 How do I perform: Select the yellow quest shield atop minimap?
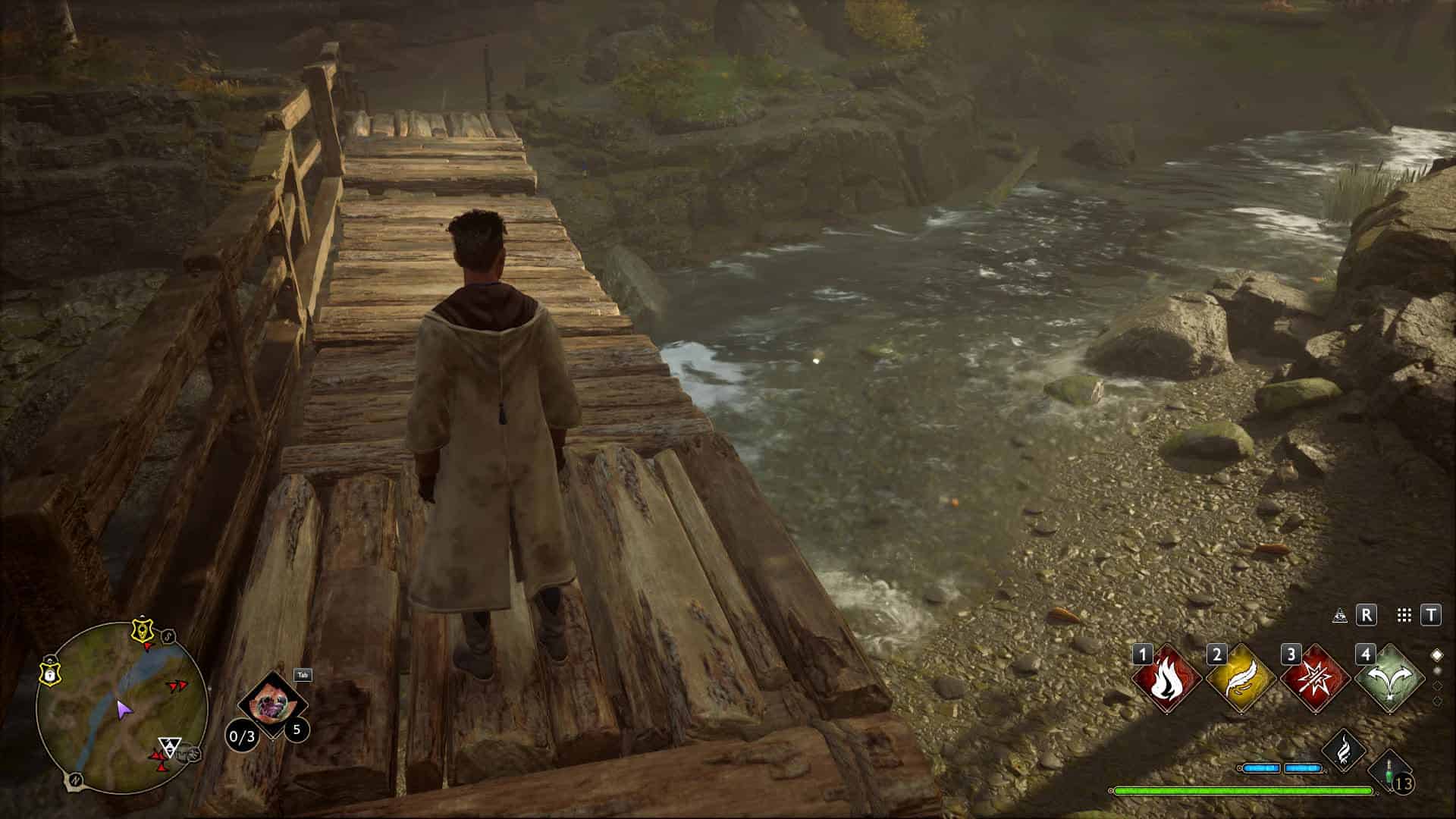pos(140,629)
